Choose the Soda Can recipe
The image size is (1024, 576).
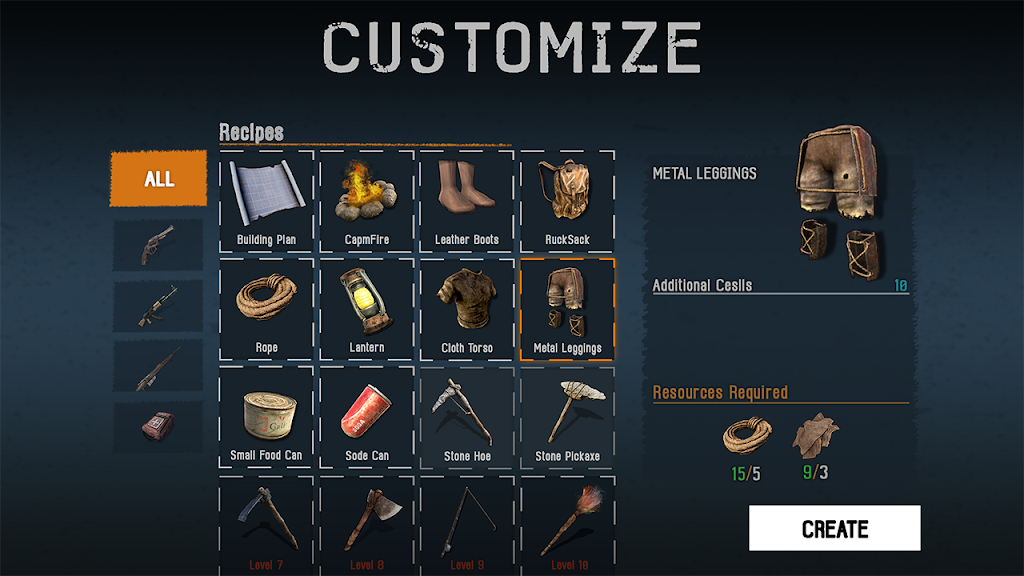[367, 418]
